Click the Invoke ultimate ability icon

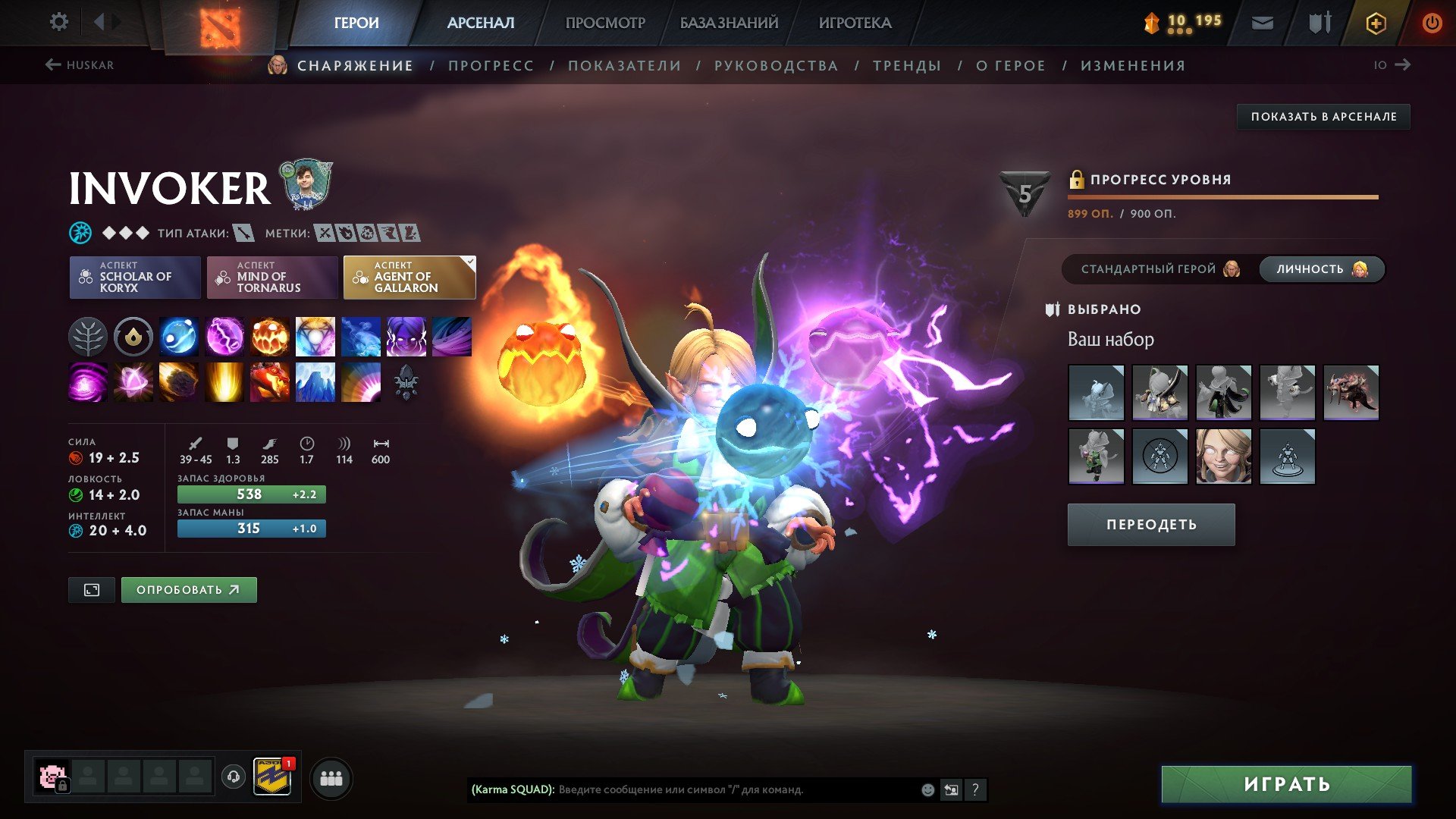tap(406, 383)
